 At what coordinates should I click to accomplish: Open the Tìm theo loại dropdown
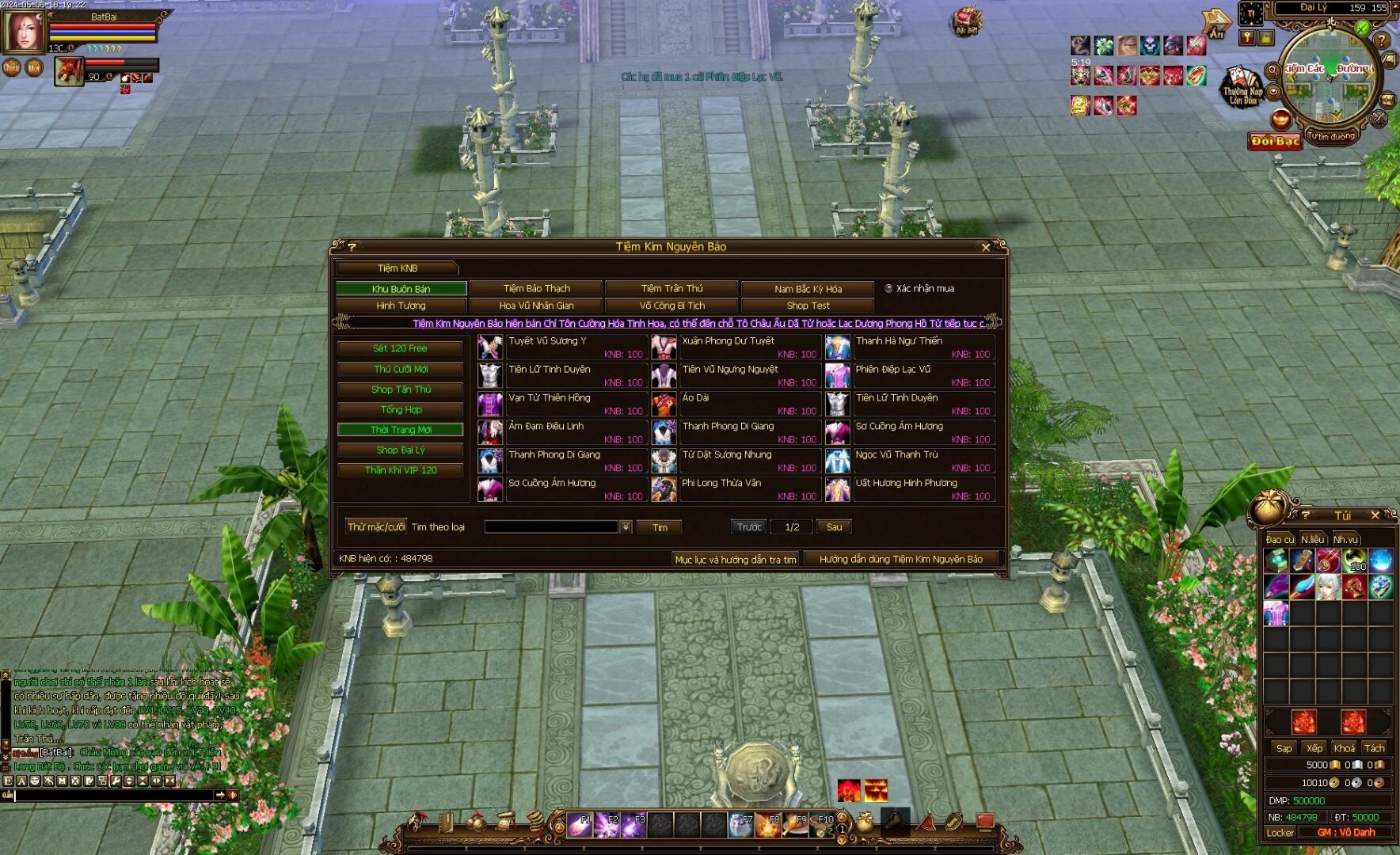click(626, 527)
